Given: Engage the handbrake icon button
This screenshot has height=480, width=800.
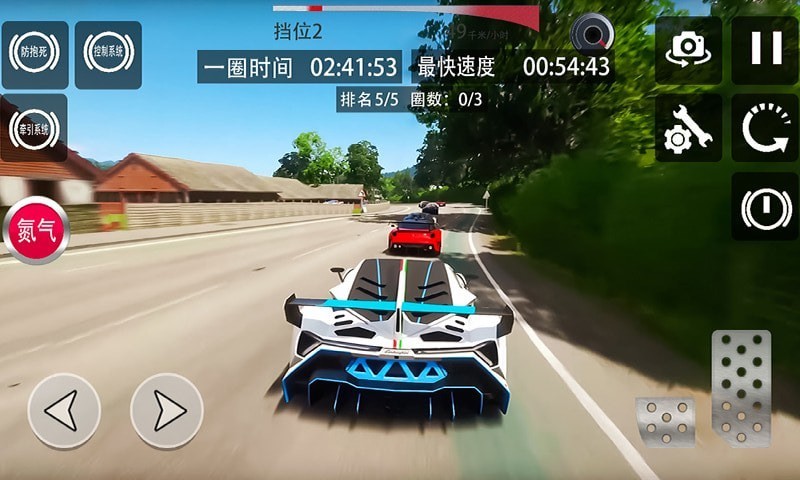Looking at the screenshot, I should [x=765, y=206].
